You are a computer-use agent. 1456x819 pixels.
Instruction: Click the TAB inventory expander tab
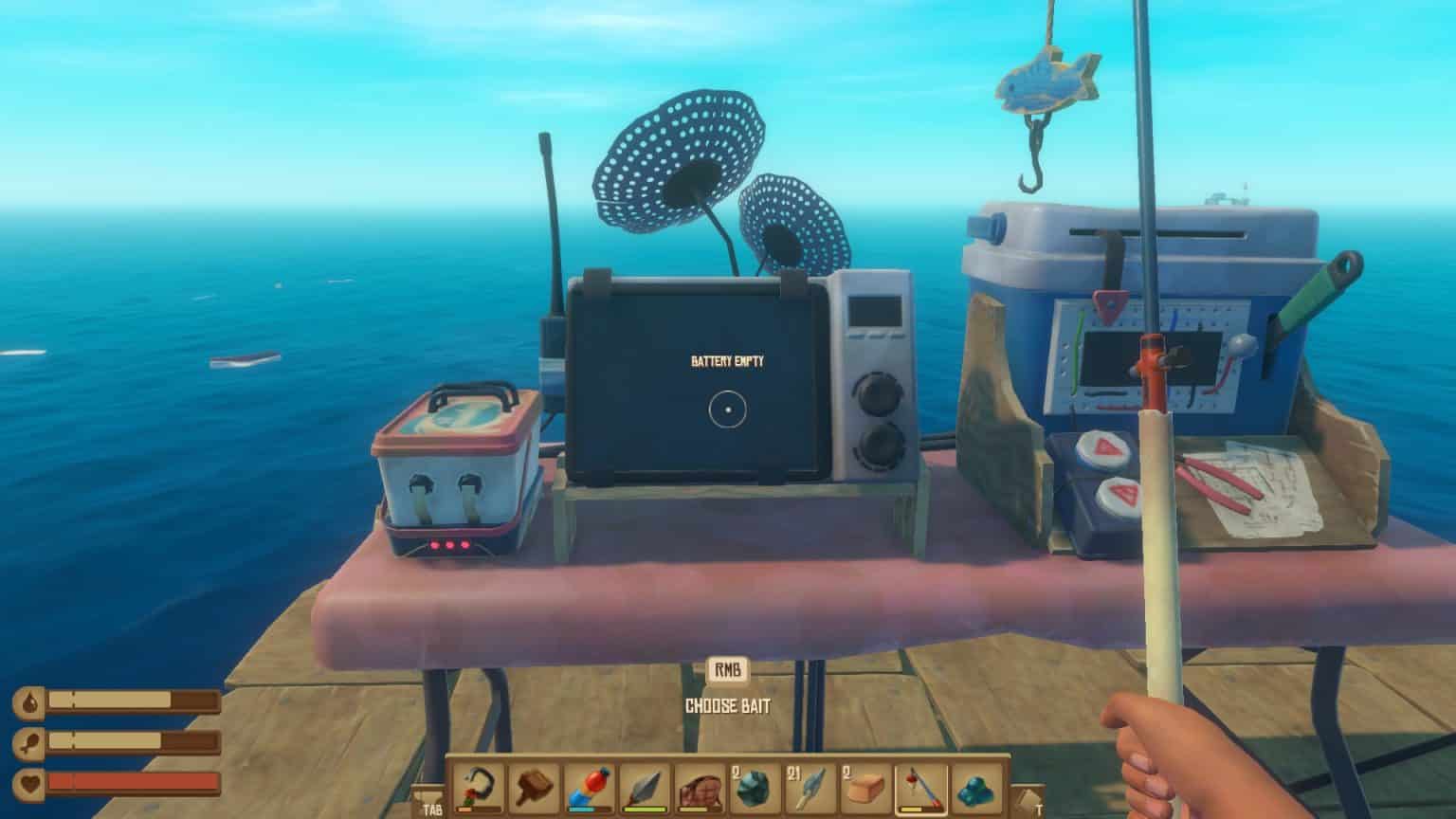431,801
